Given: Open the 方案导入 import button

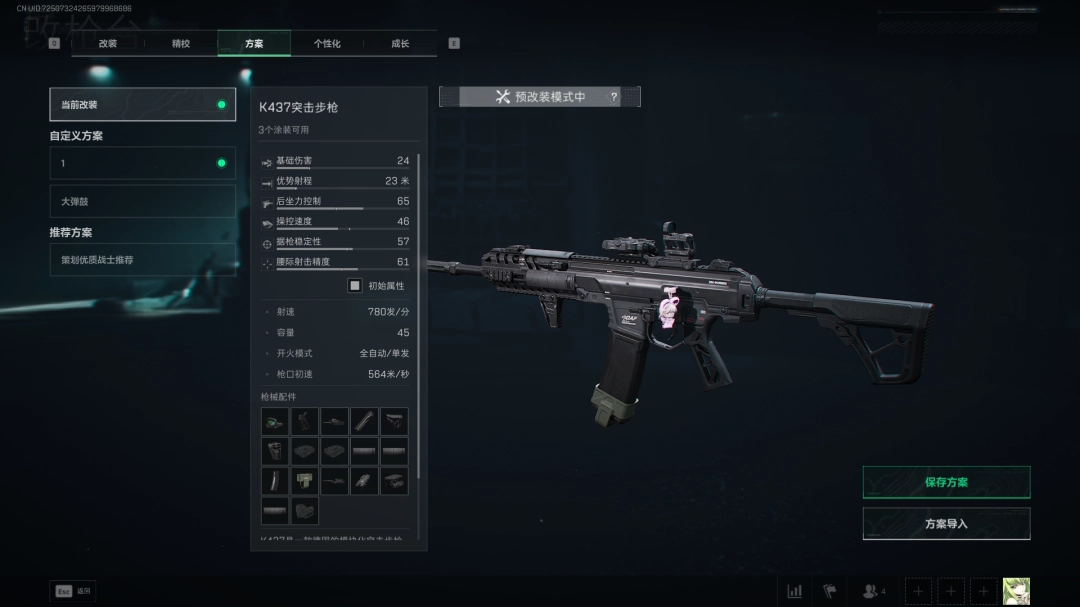Looking at the screenshot, I should (x=946, y=524).
